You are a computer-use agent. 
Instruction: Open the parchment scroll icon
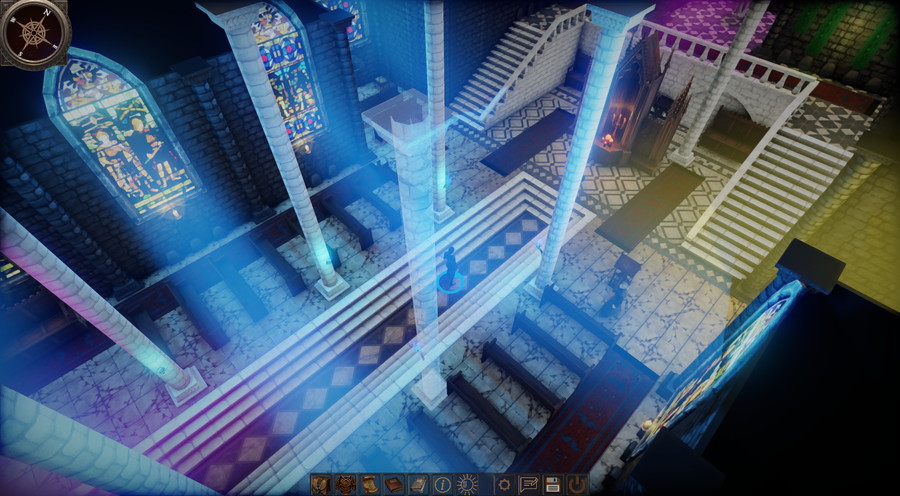[x=370, y=484]
